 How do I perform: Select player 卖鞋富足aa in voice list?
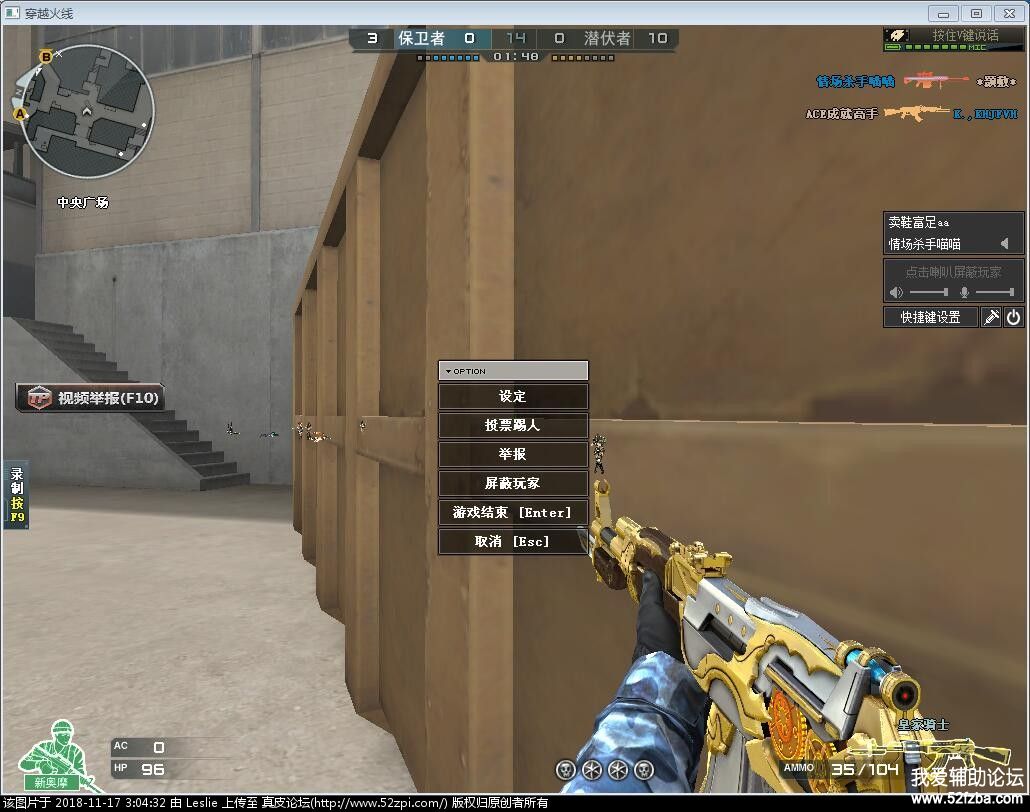(x=918, y=223)
